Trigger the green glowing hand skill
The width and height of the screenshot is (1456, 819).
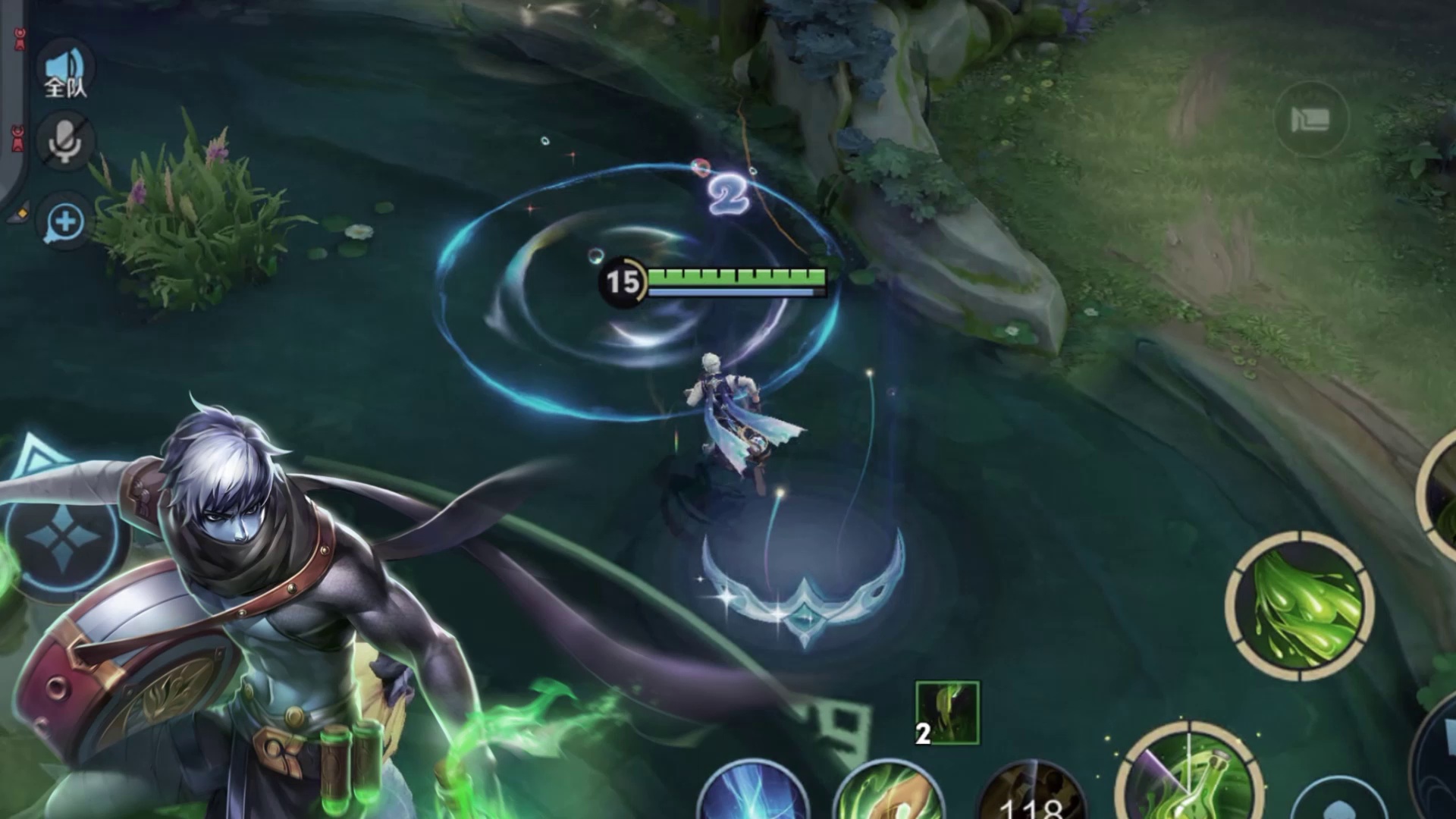(x=888, y=793)
